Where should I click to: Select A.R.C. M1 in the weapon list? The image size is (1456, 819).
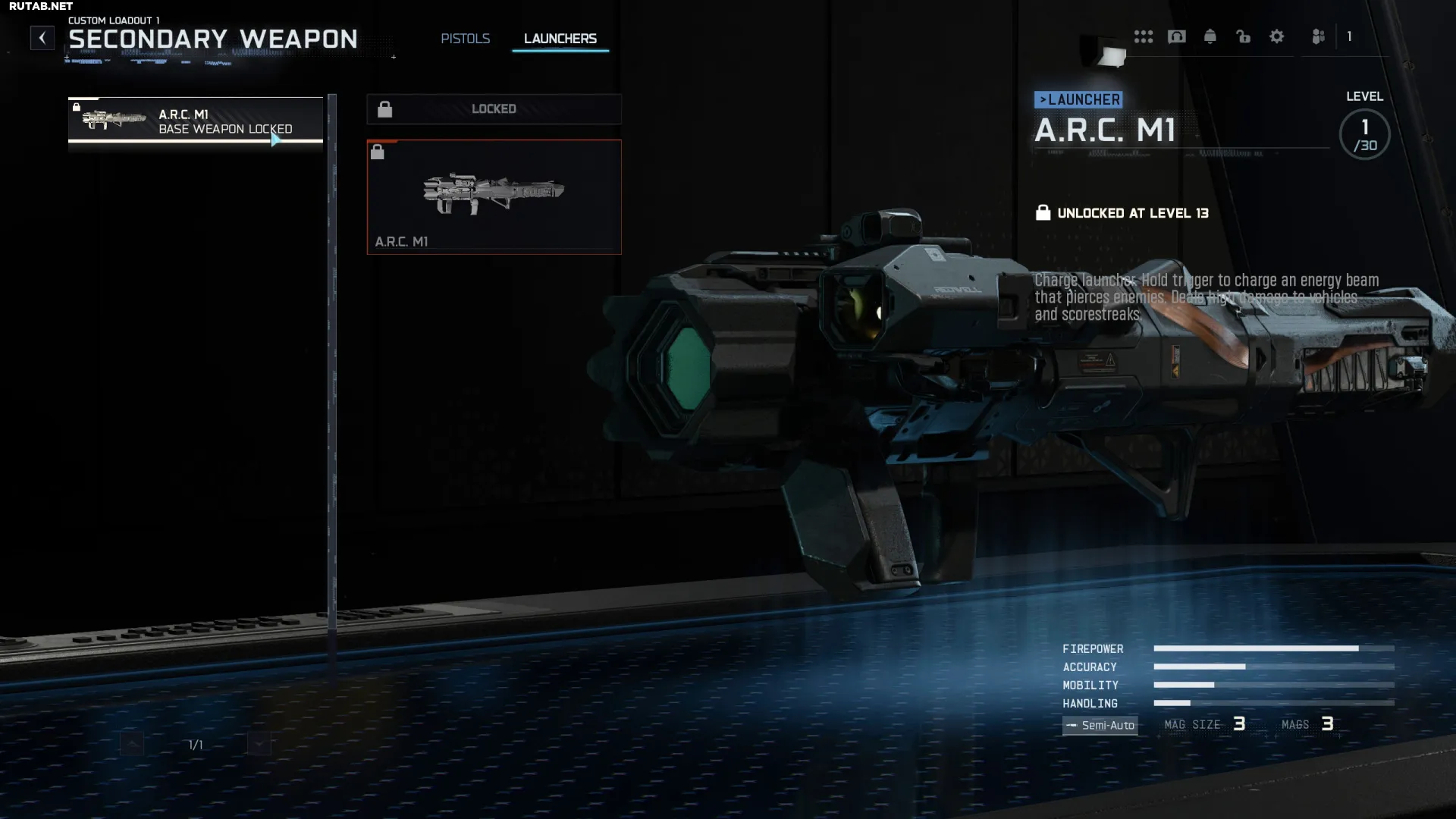click(x=196, y=121)
